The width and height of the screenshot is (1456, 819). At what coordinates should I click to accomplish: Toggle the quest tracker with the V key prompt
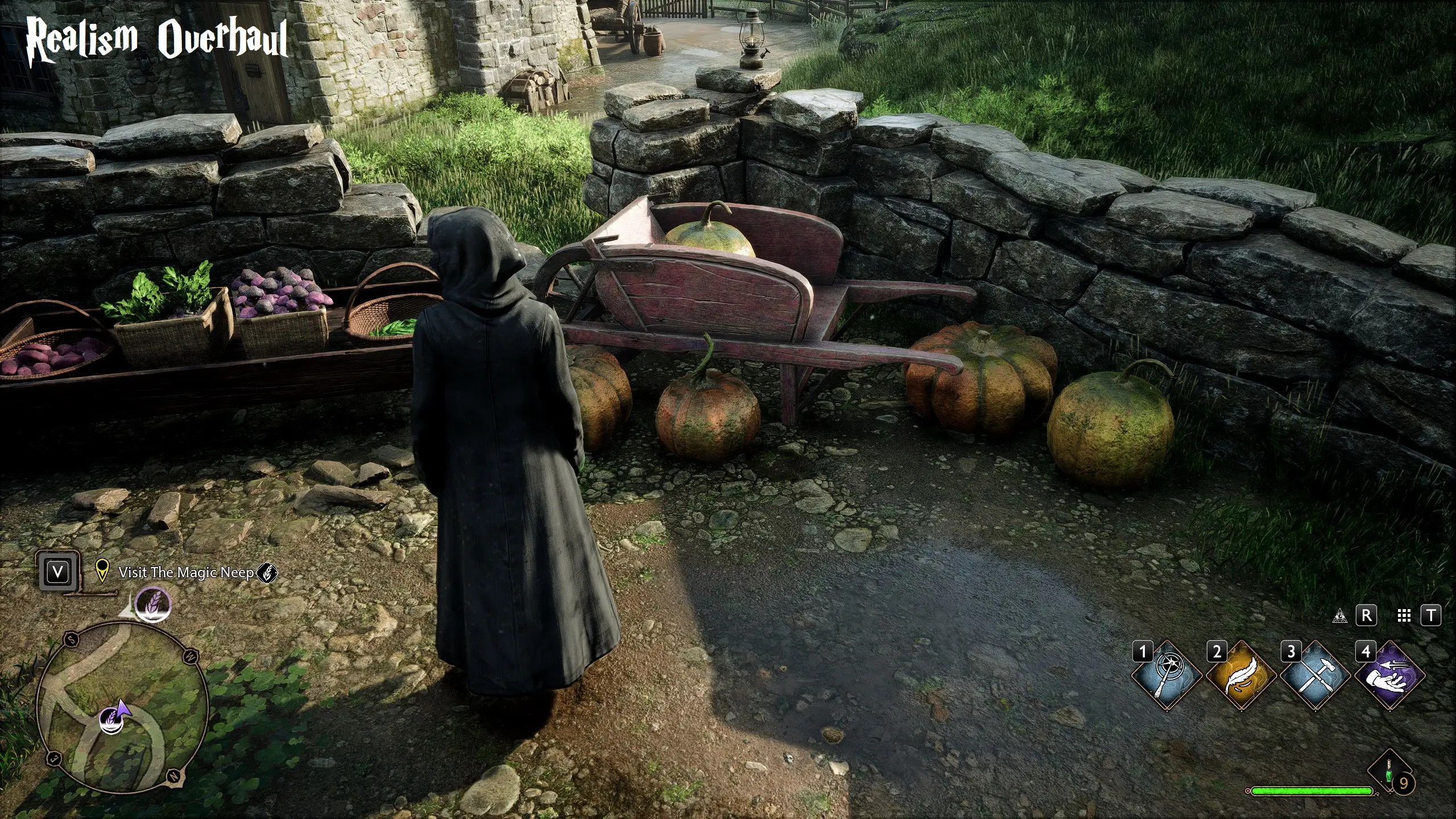tap(59, 571)
